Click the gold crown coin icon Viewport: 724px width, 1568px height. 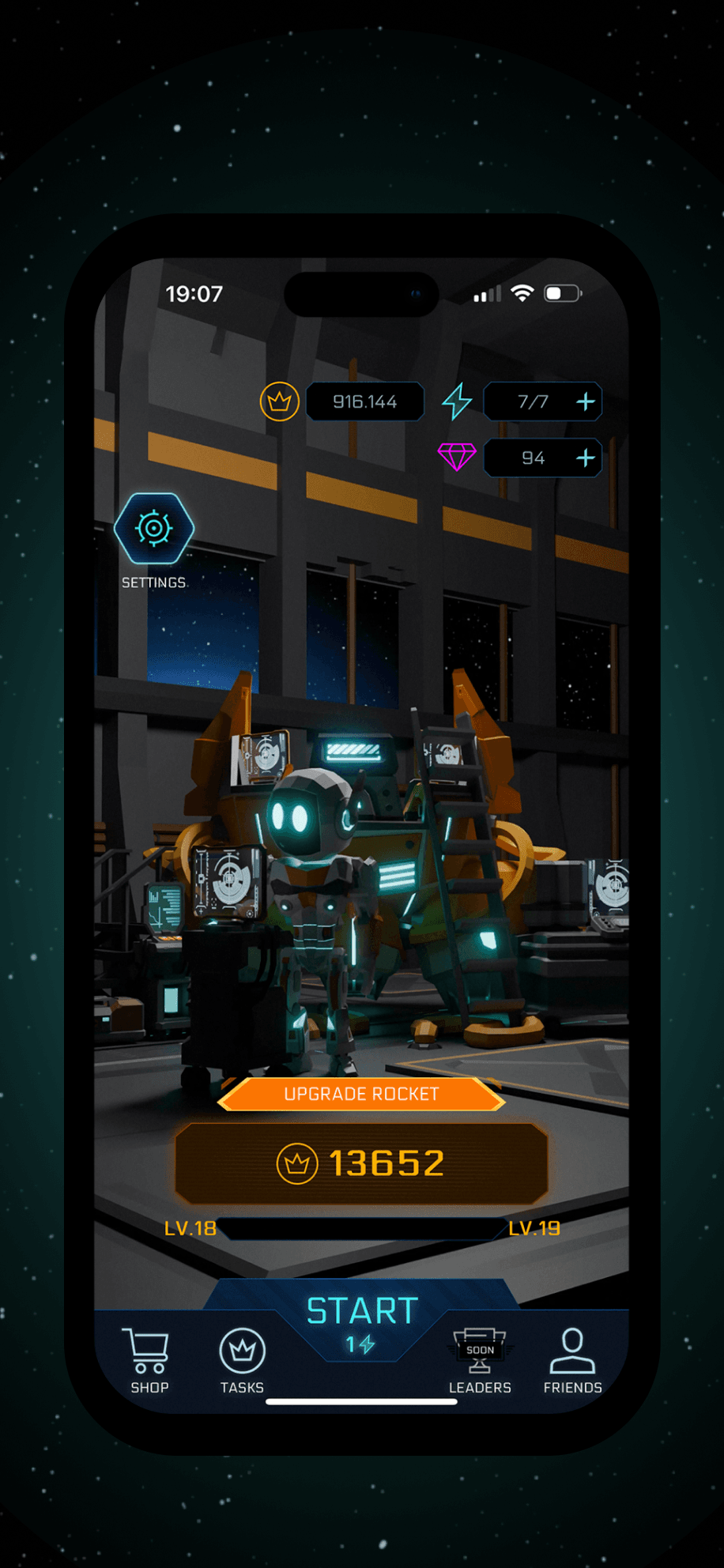pos(279,401)
